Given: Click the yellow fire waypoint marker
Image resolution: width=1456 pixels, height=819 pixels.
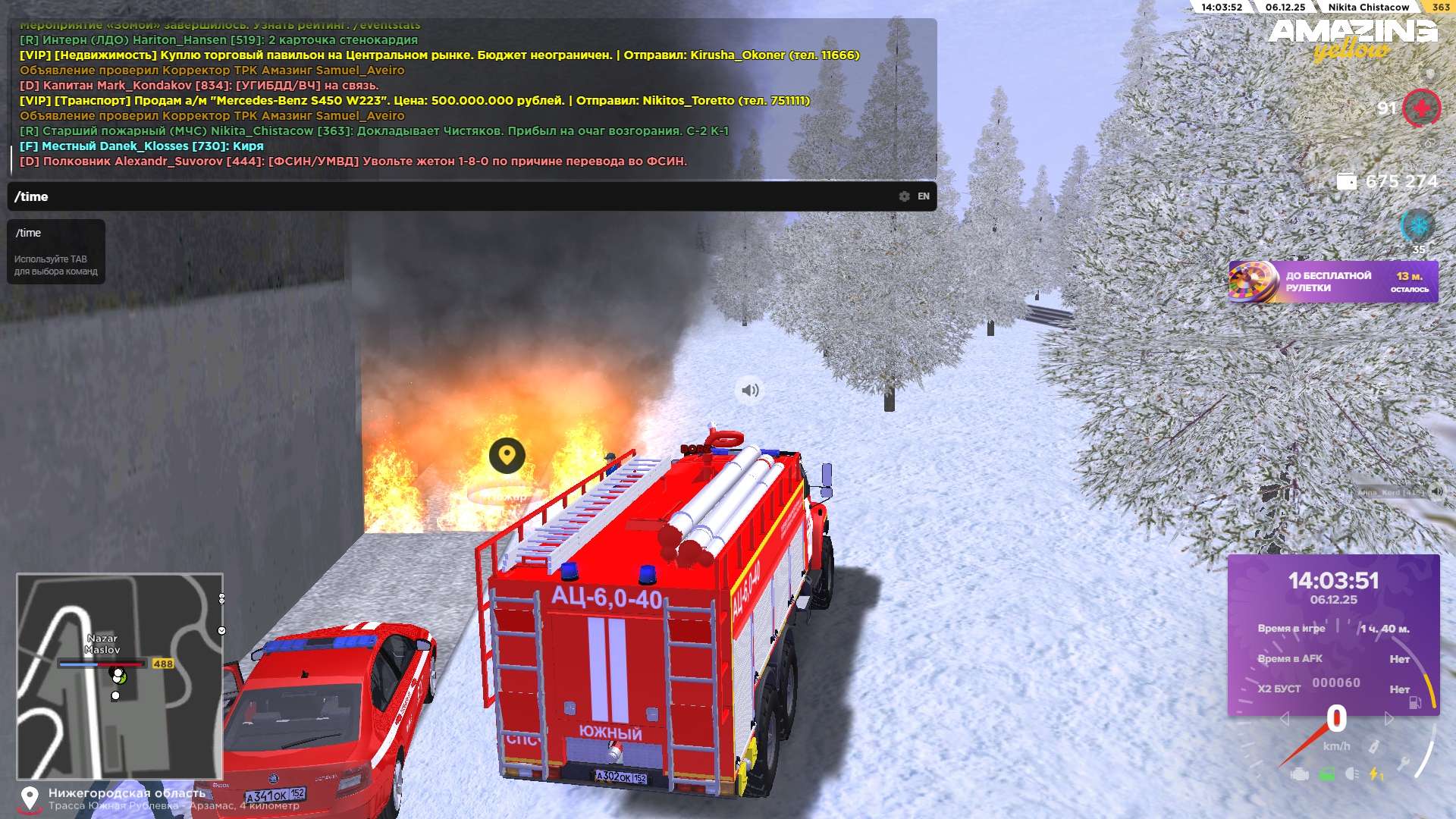Looking at the screenshot, I should (x=507, y=455).
